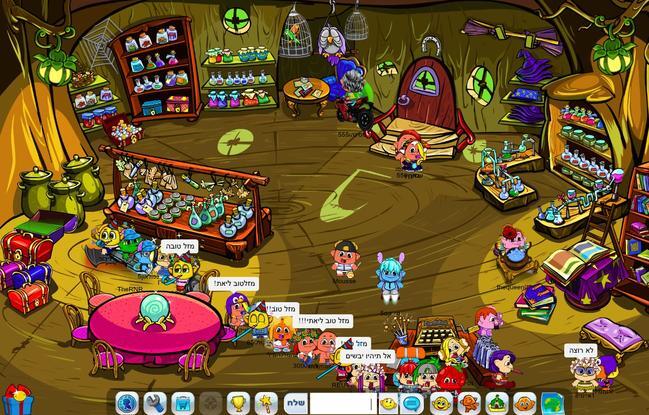Open the blue shopping bag icon
Image resolution: width=649 pixels, height=415 pixels.
point(182,403)
